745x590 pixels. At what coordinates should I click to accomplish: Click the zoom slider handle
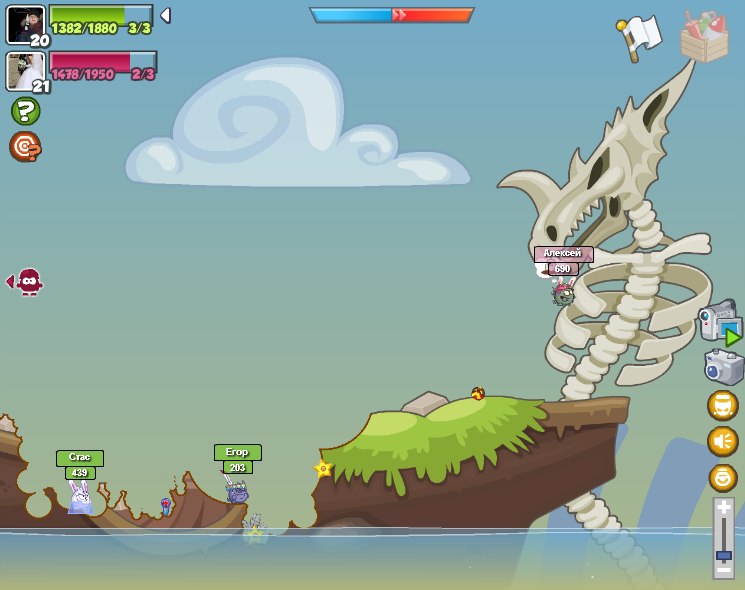click(x=723, y=555)
